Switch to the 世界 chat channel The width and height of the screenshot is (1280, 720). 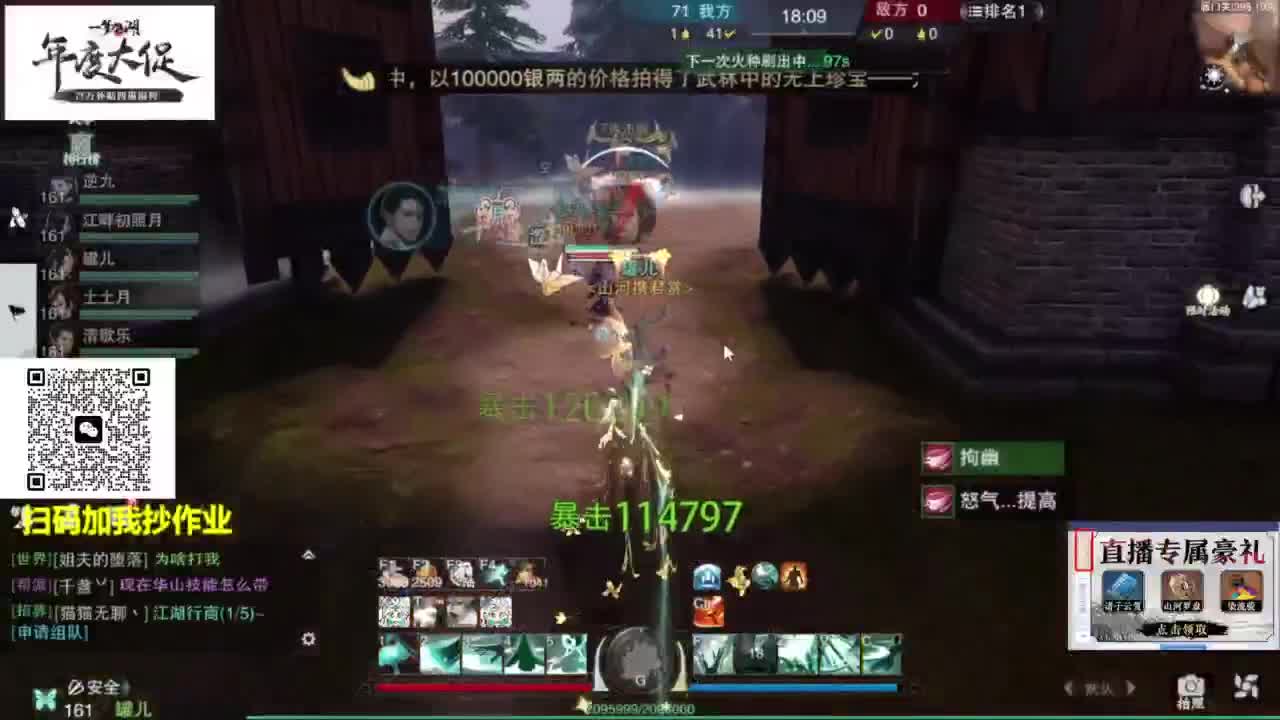click(30, 559)
